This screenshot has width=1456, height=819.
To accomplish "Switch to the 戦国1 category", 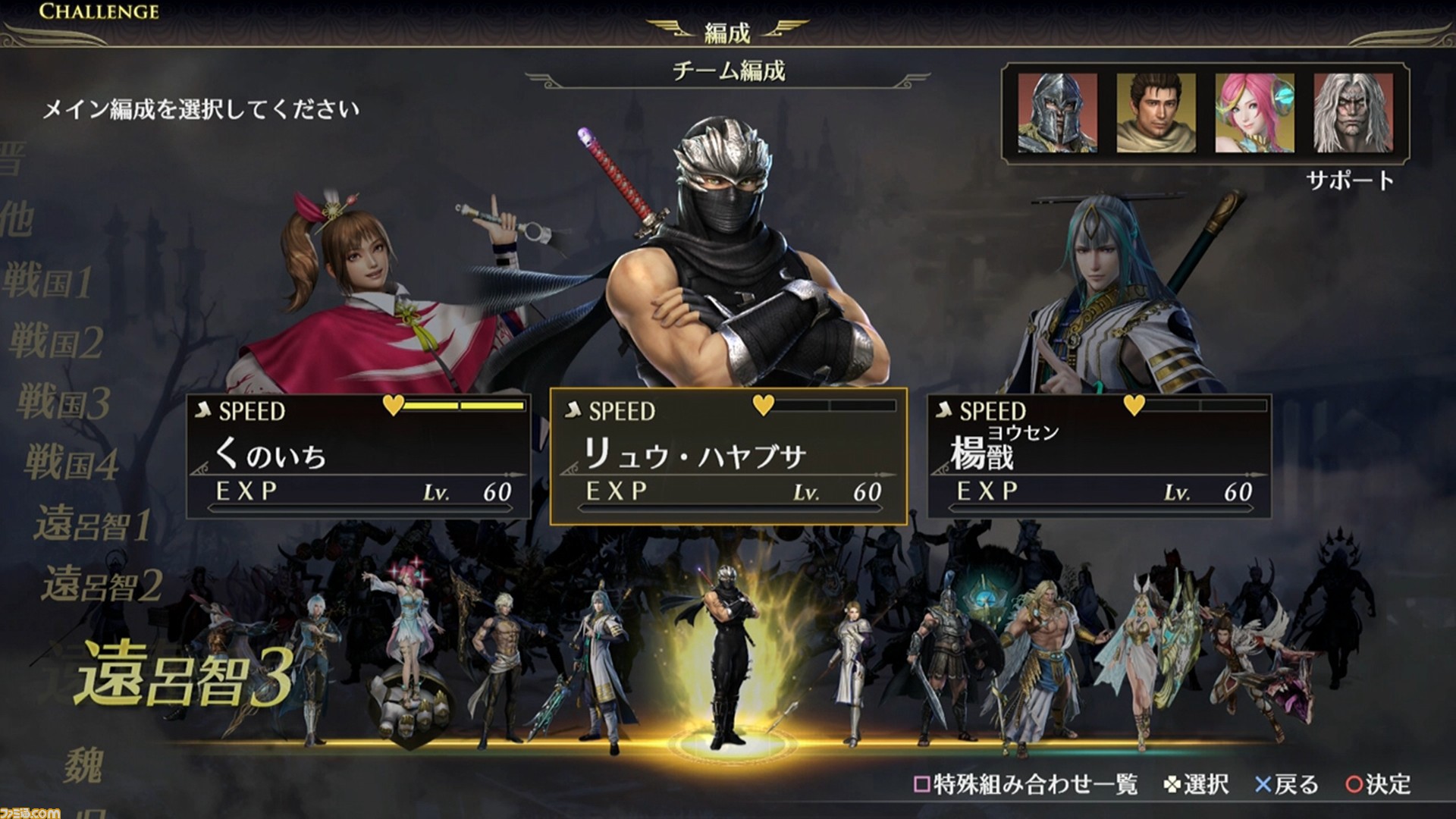I will click(x=47, y=282).
